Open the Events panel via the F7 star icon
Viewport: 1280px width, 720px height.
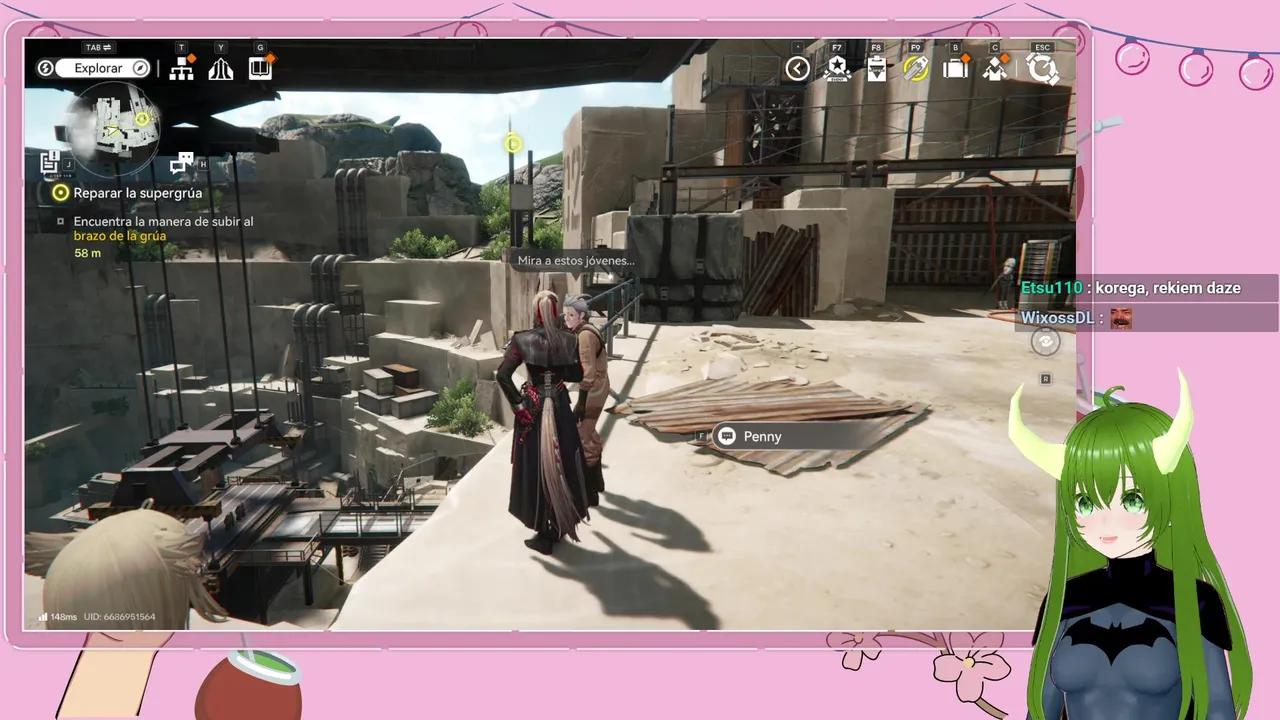tap(837, 68)
